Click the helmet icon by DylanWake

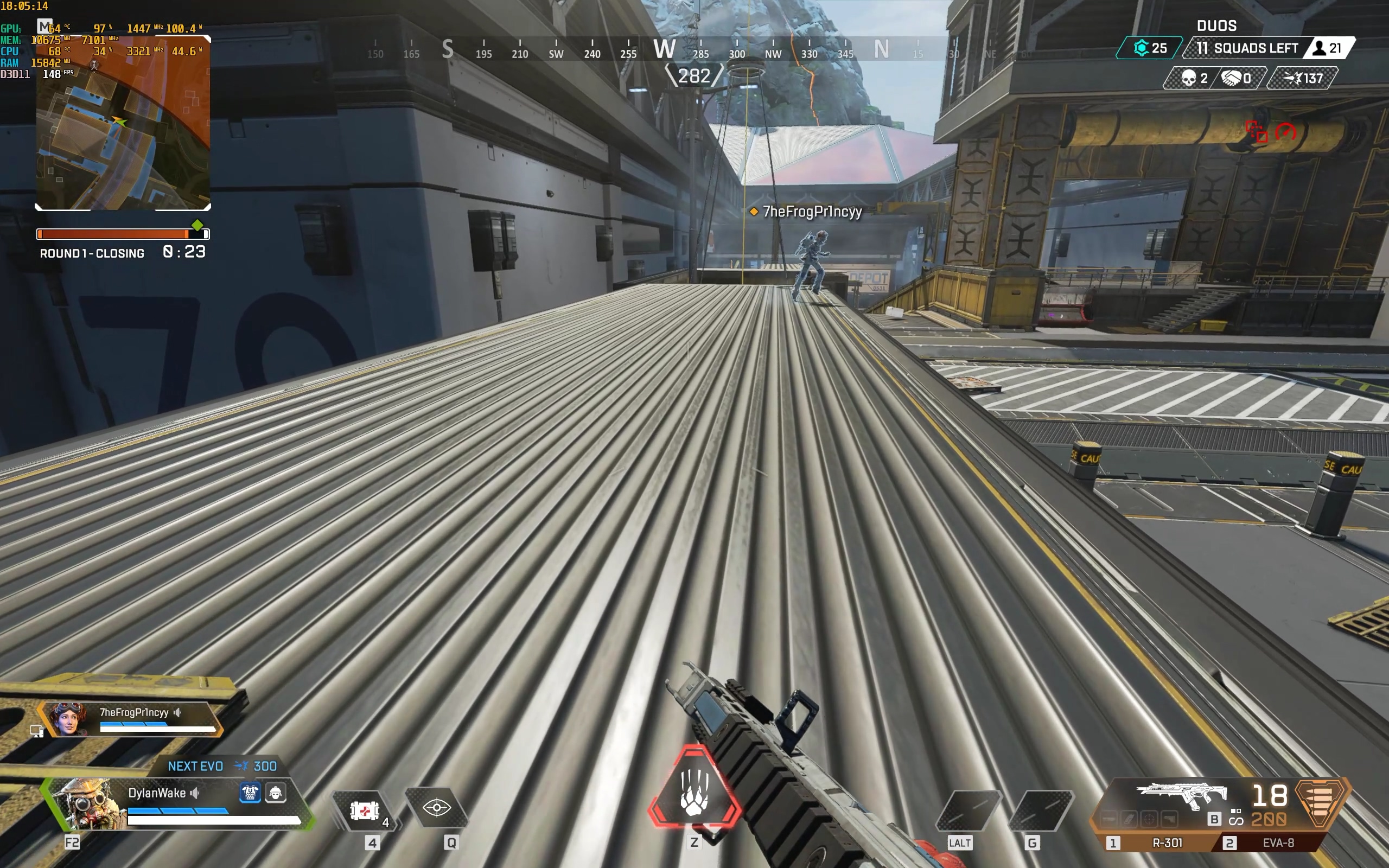(276, 793)
